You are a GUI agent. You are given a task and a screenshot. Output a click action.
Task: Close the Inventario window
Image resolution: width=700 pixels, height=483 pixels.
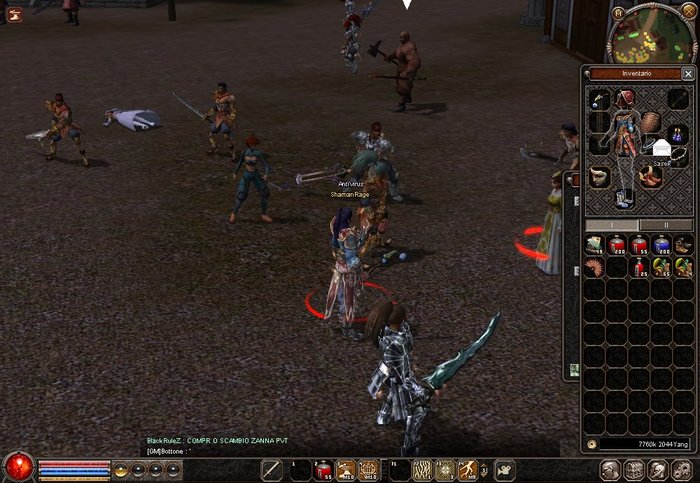coord(687,74)
